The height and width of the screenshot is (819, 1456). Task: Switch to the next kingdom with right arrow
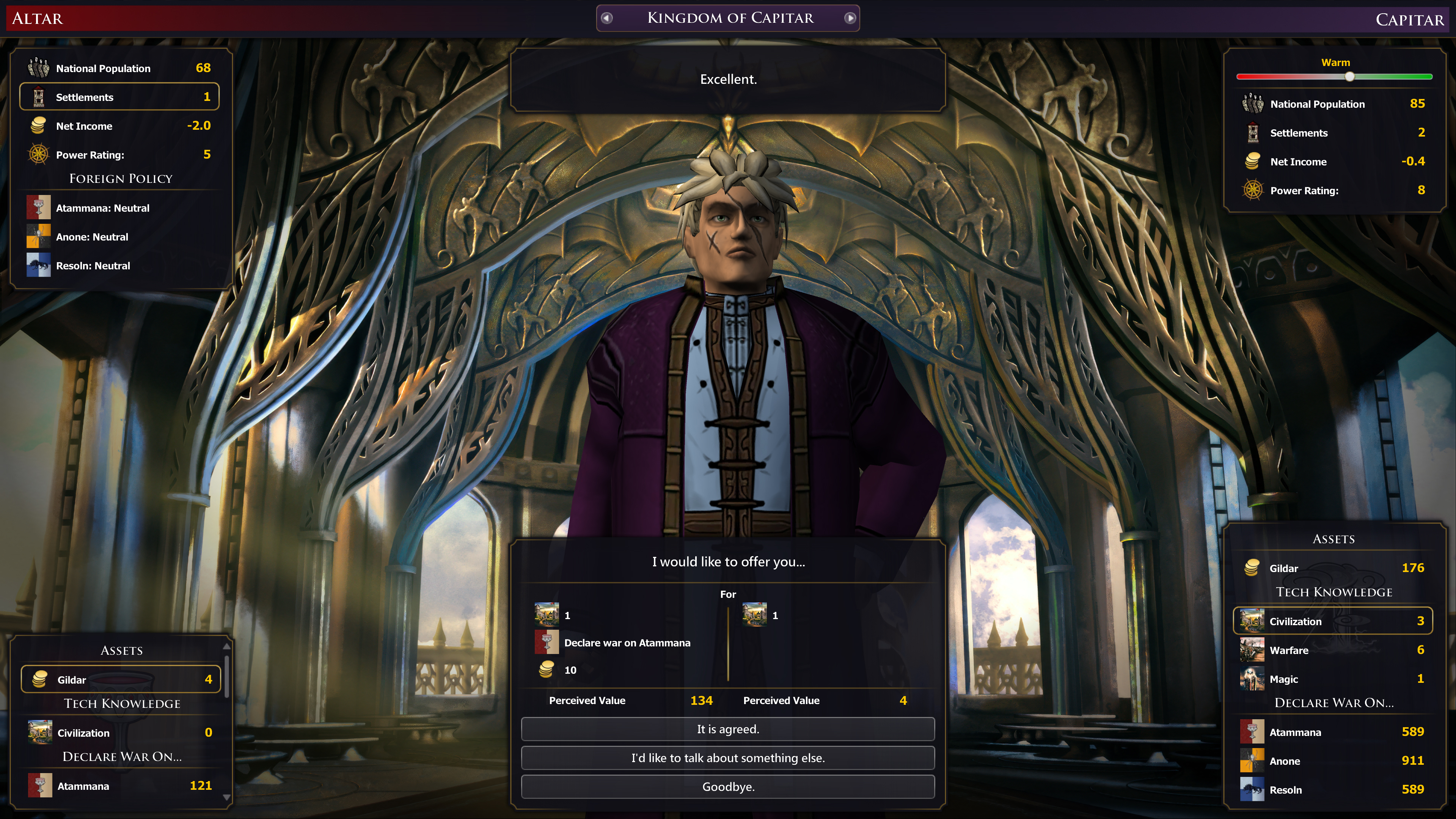point(850,18)
